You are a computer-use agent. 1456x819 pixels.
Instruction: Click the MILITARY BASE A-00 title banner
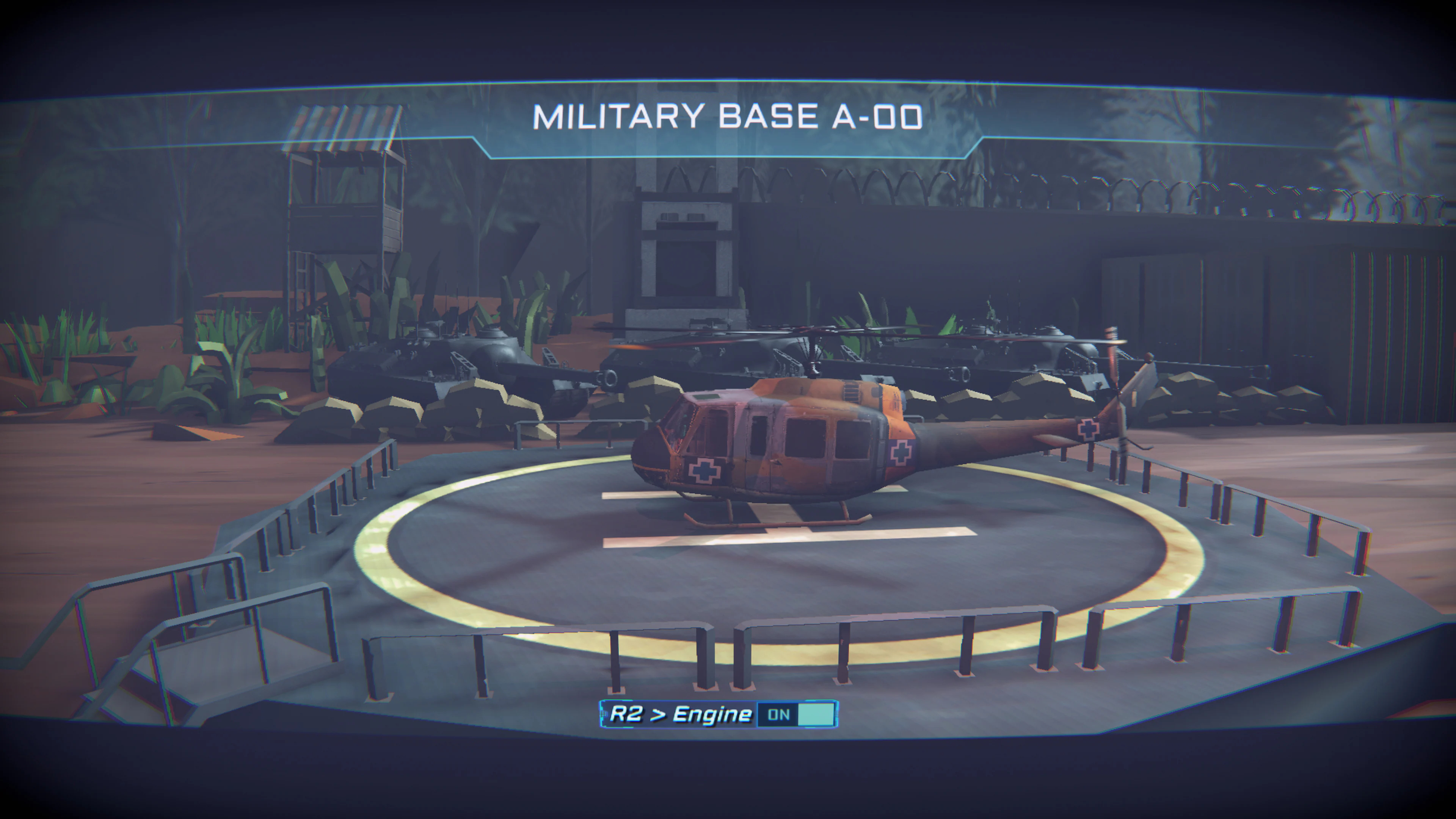point(728,117)
